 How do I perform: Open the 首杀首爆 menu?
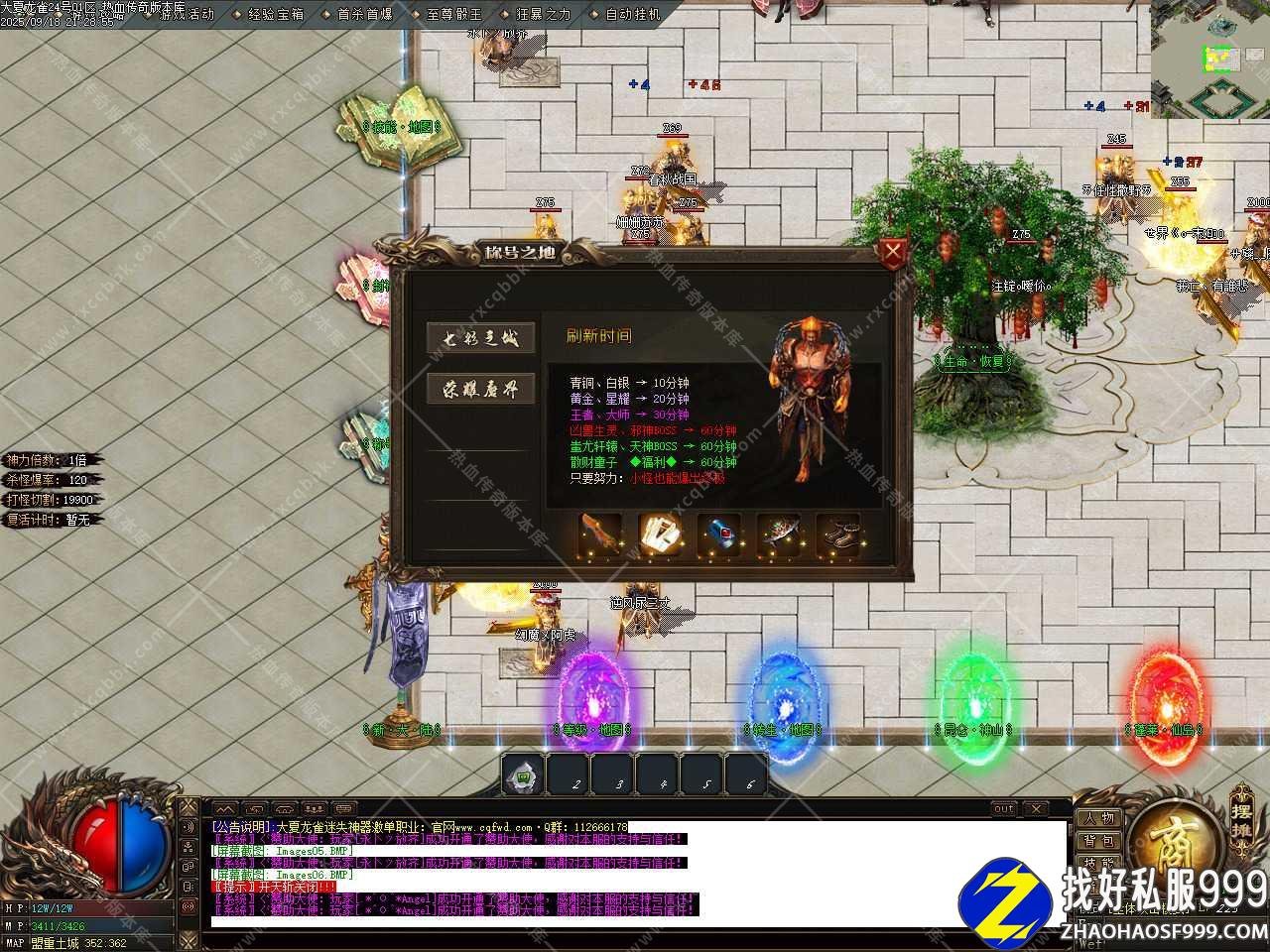(359, 15)
